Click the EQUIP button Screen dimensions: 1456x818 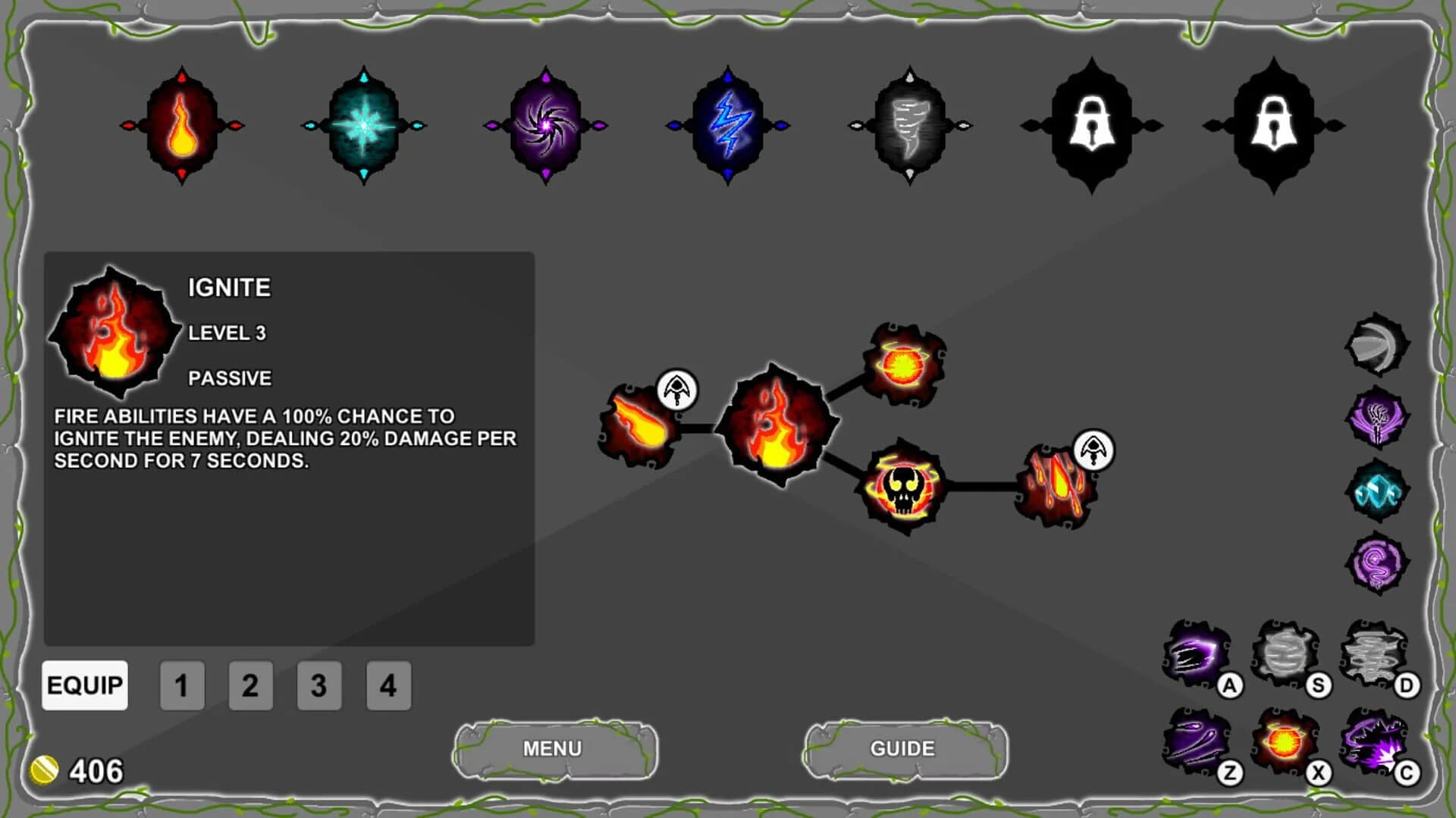tap(85, 685)
